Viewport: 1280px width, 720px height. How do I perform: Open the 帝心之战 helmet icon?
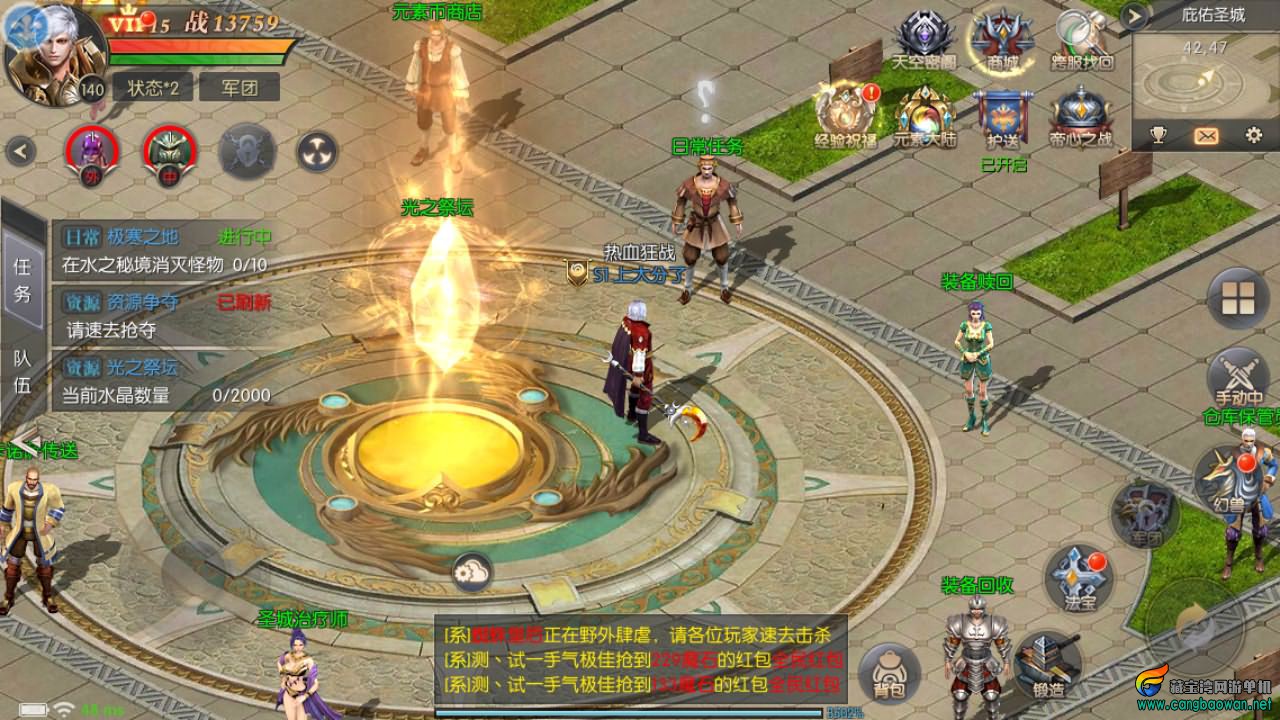1081,115
